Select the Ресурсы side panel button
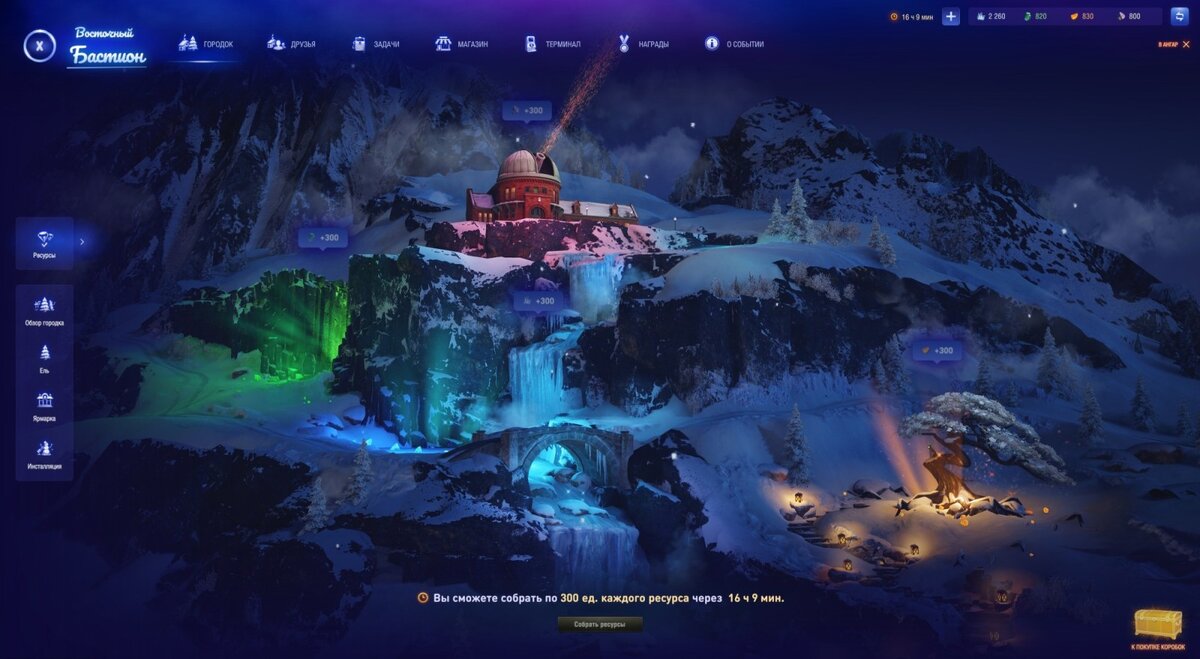Image resolution: width=1200 pixels, height=659 pixels. coord(44,244)
